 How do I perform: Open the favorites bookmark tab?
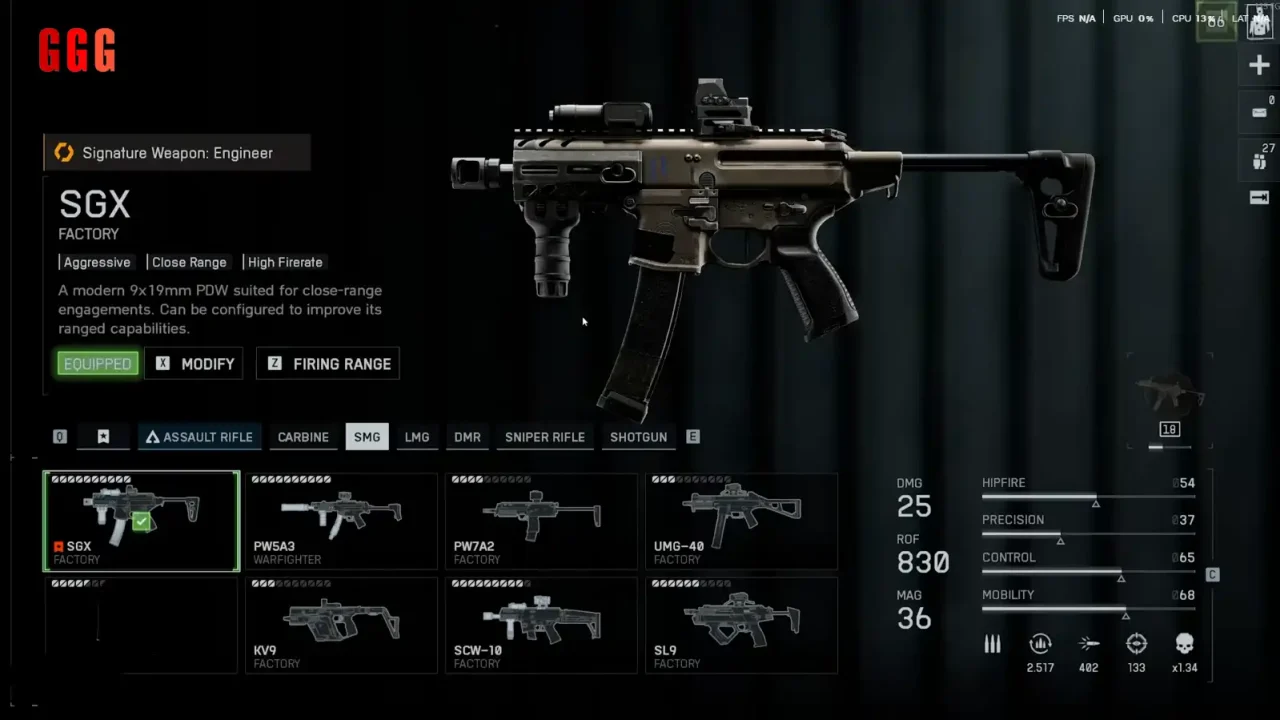click(x=103, y=437)
